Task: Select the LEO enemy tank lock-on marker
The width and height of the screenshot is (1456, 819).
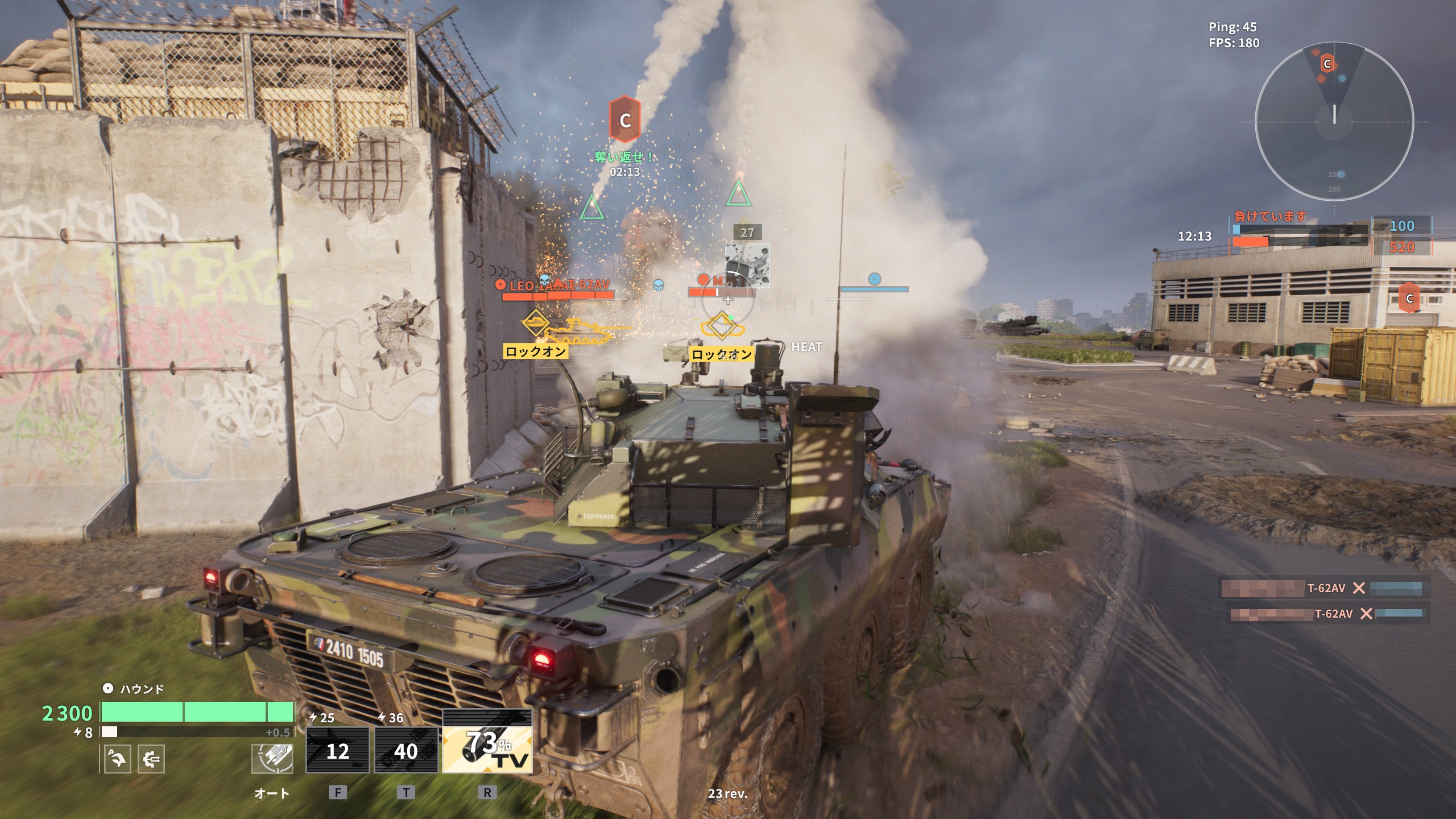Action: tap(536, 322)
